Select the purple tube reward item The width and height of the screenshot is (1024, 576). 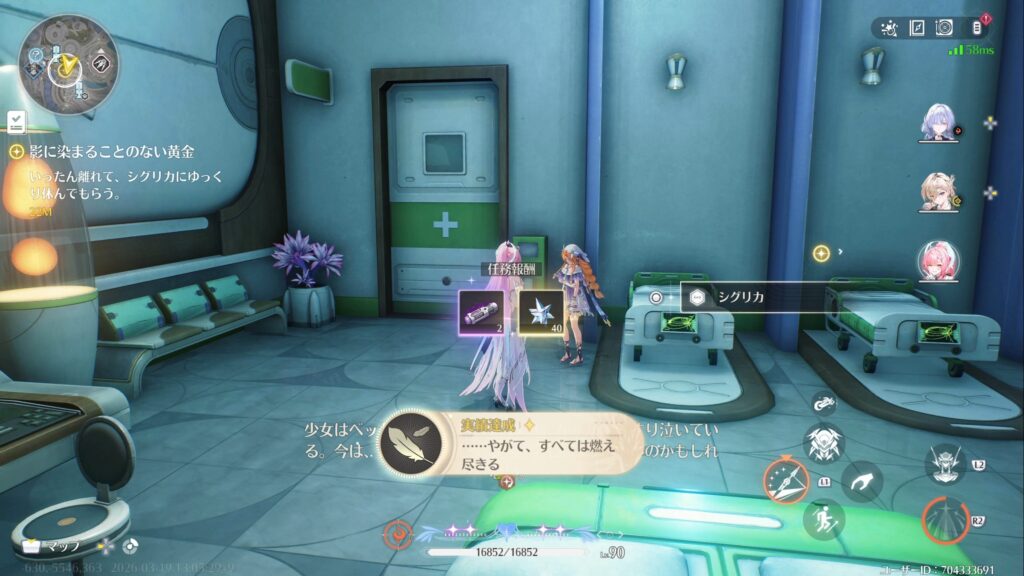pyautogui.click(x=480, y=311)
